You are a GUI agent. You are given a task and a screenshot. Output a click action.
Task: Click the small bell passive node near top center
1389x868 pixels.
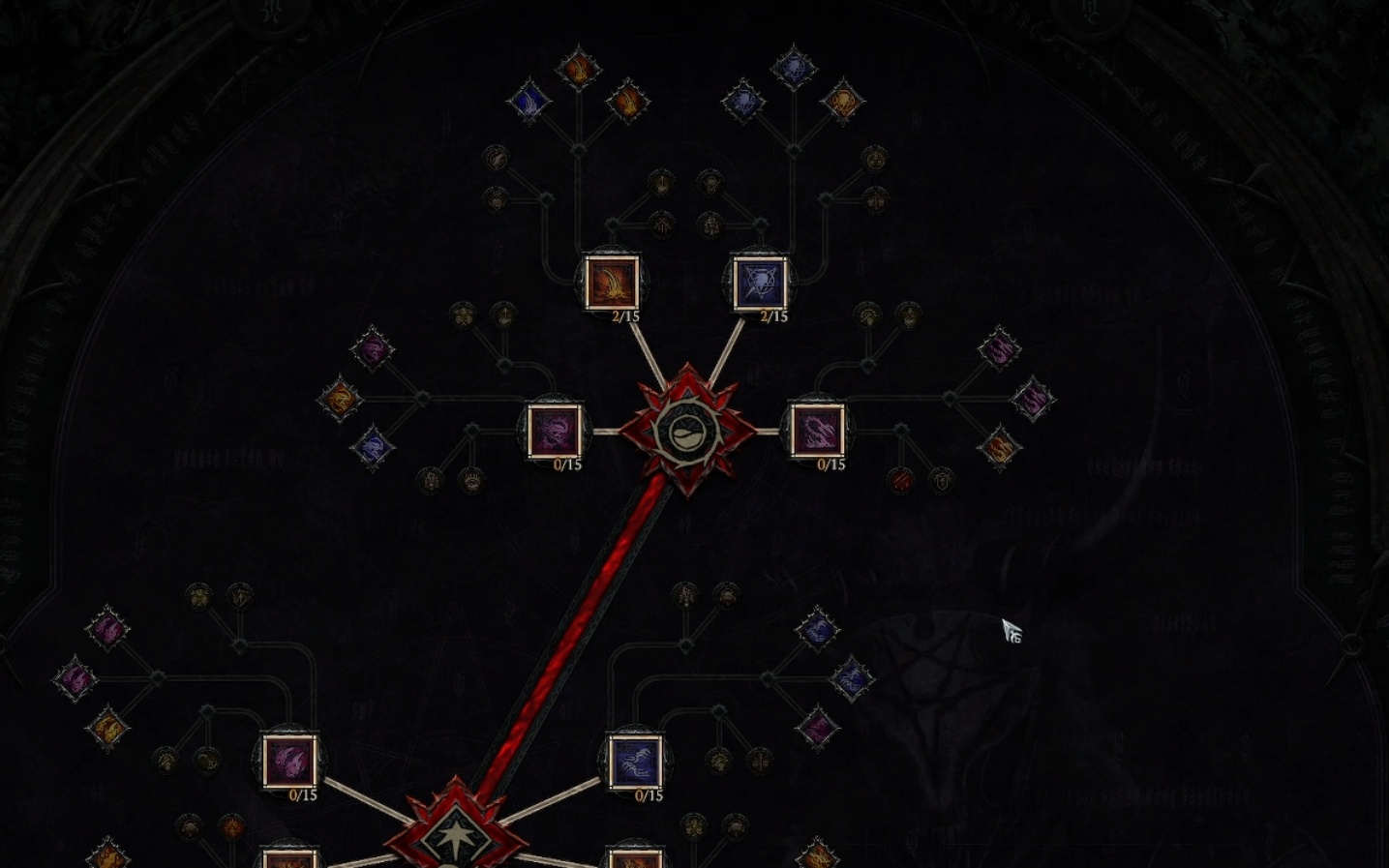coord(710,185)
